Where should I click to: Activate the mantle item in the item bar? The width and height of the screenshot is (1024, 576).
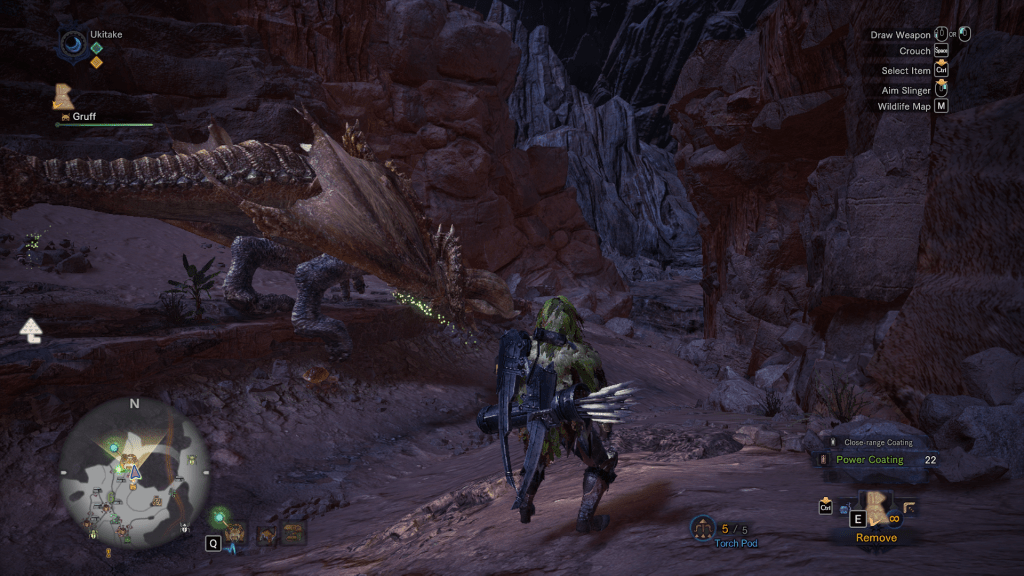(878, 507)
